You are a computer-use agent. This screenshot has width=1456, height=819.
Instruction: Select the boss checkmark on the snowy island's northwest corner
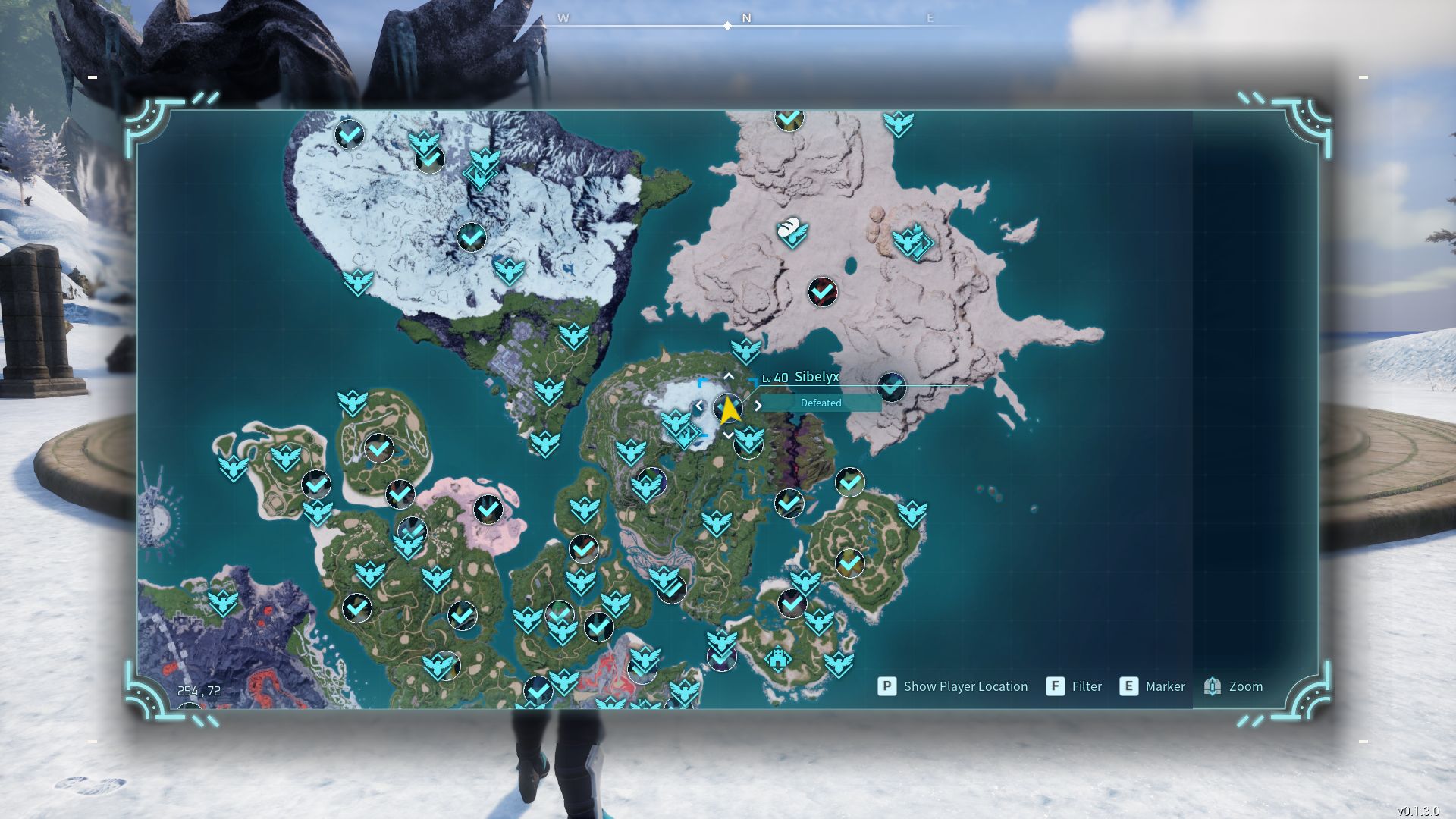coord(349,135)
